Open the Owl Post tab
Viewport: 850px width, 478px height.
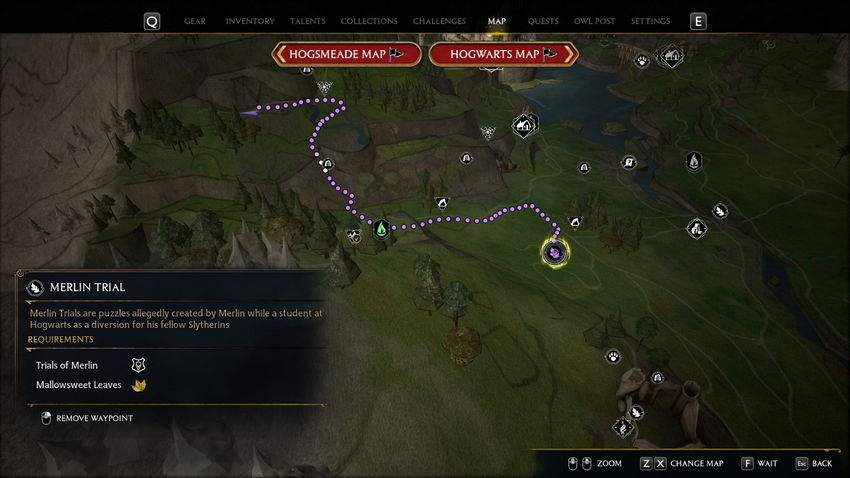[594, 21]
